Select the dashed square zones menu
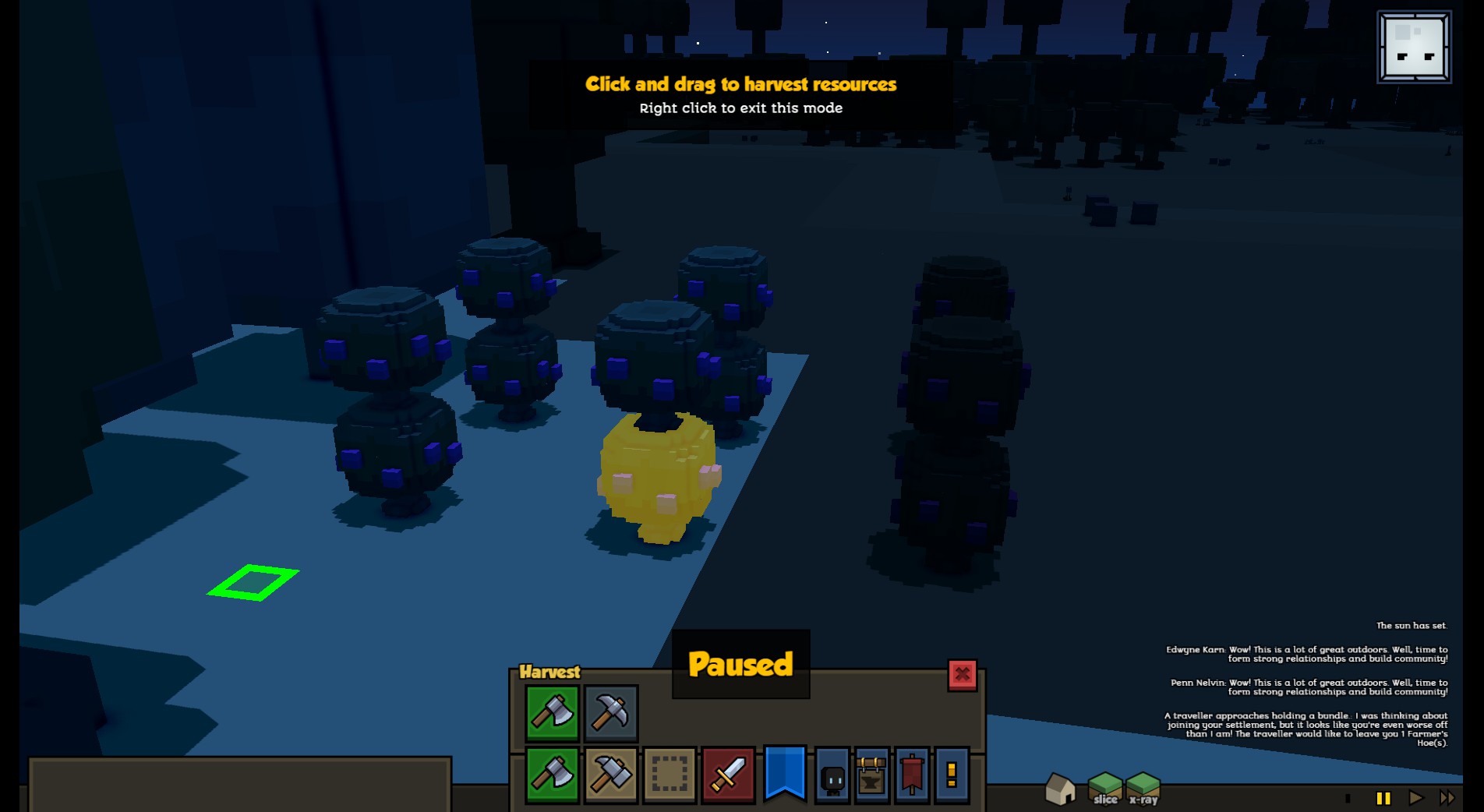The height and width of the screenshot is (812, 1484). pyautogui.click(x=670, y=775)
